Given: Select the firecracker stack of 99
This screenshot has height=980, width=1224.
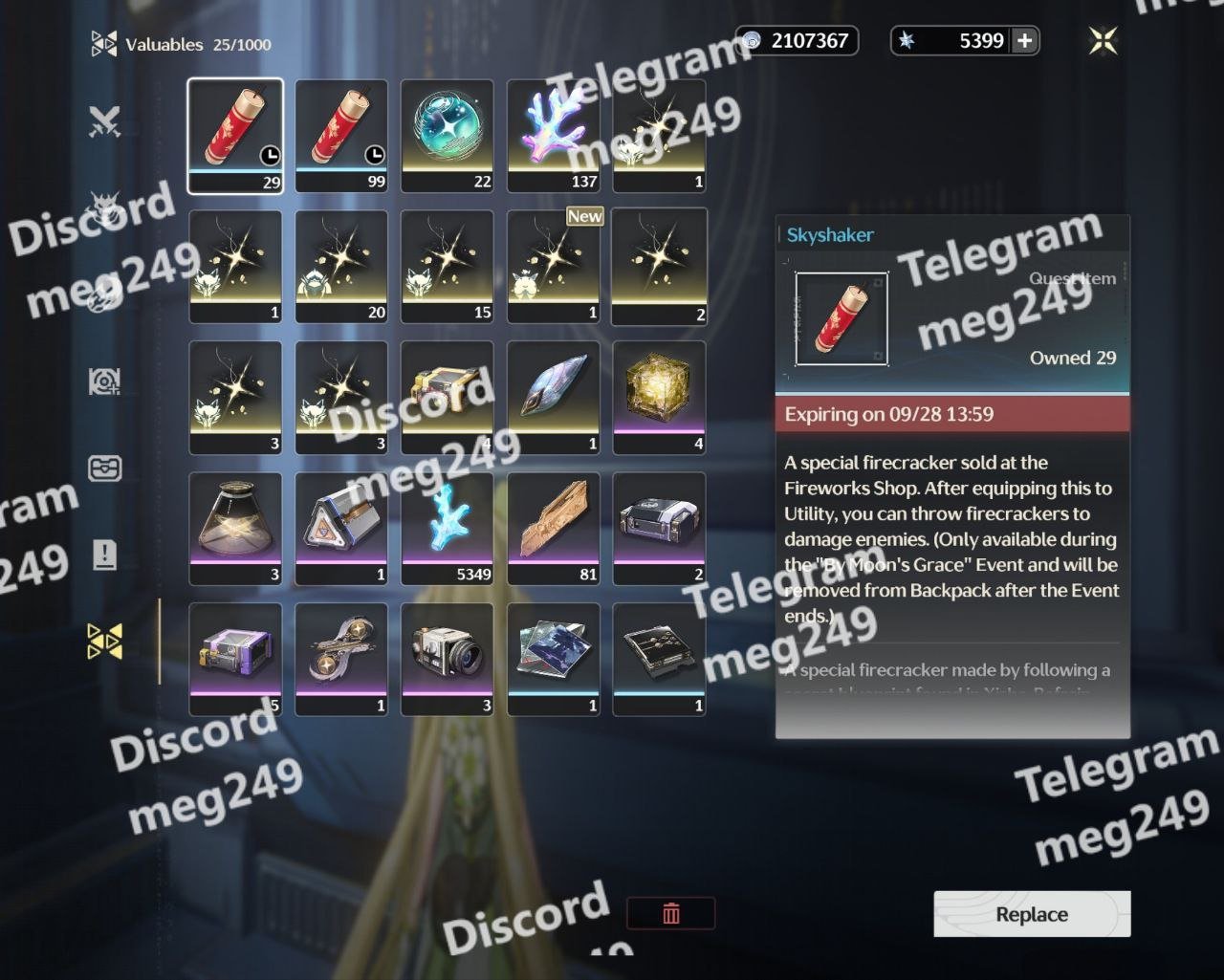Looking at the screenshot, I should (x=341, y=136).
